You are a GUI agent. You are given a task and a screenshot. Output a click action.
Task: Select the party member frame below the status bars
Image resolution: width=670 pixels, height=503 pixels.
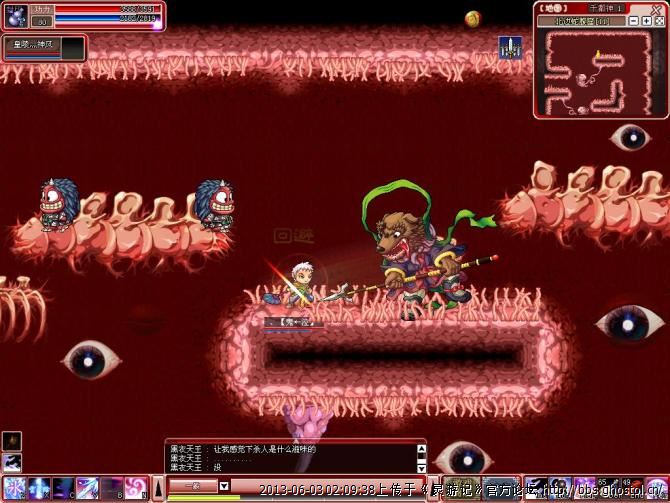[44, 47]
